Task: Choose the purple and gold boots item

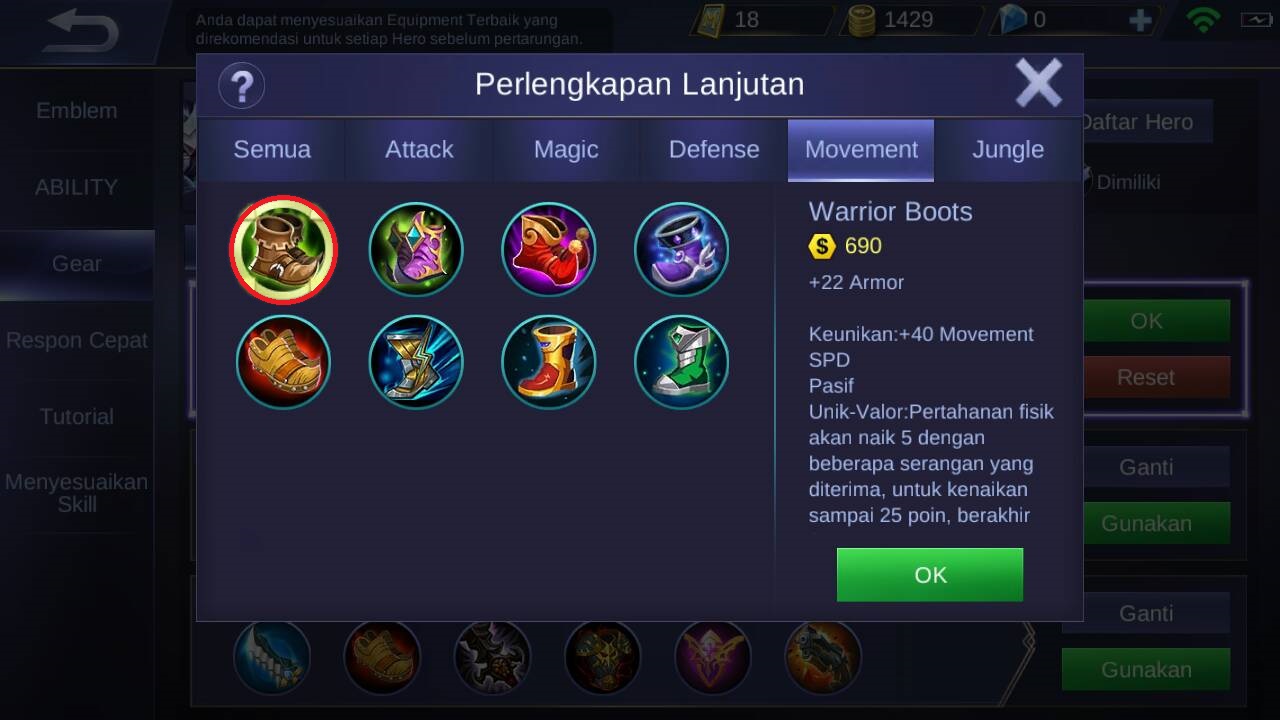Action: click(x=416, y=249)
